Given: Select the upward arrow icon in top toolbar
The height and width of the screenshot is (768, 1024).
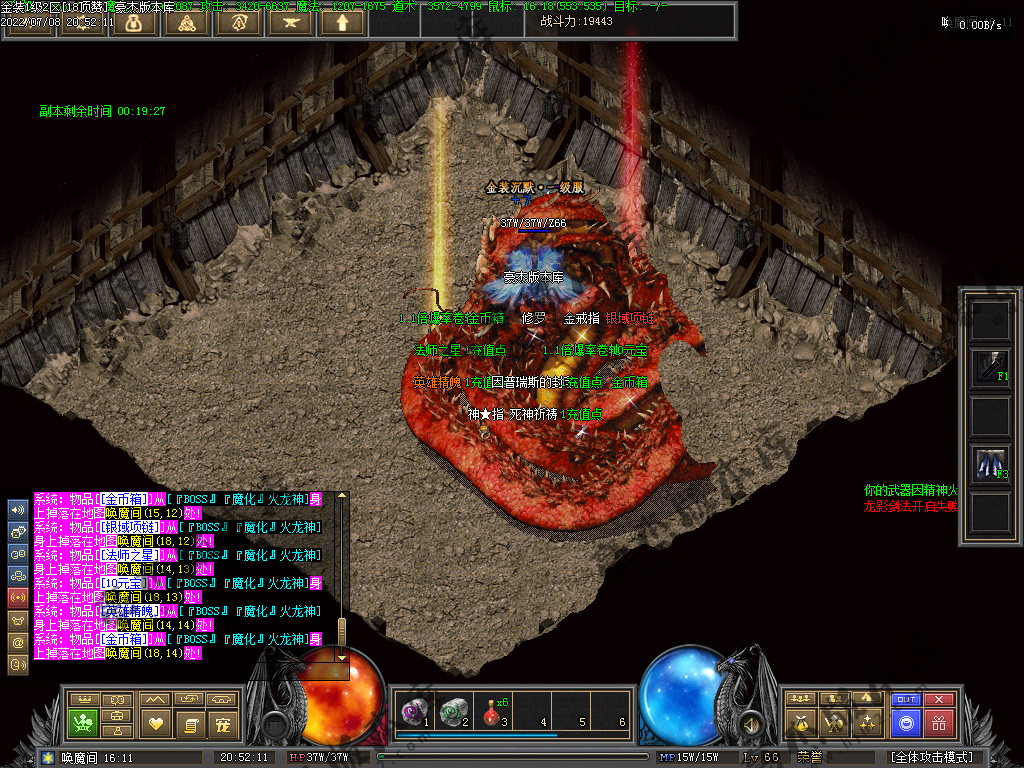Looking at the screenshot, I should click(x=342, y=22).
